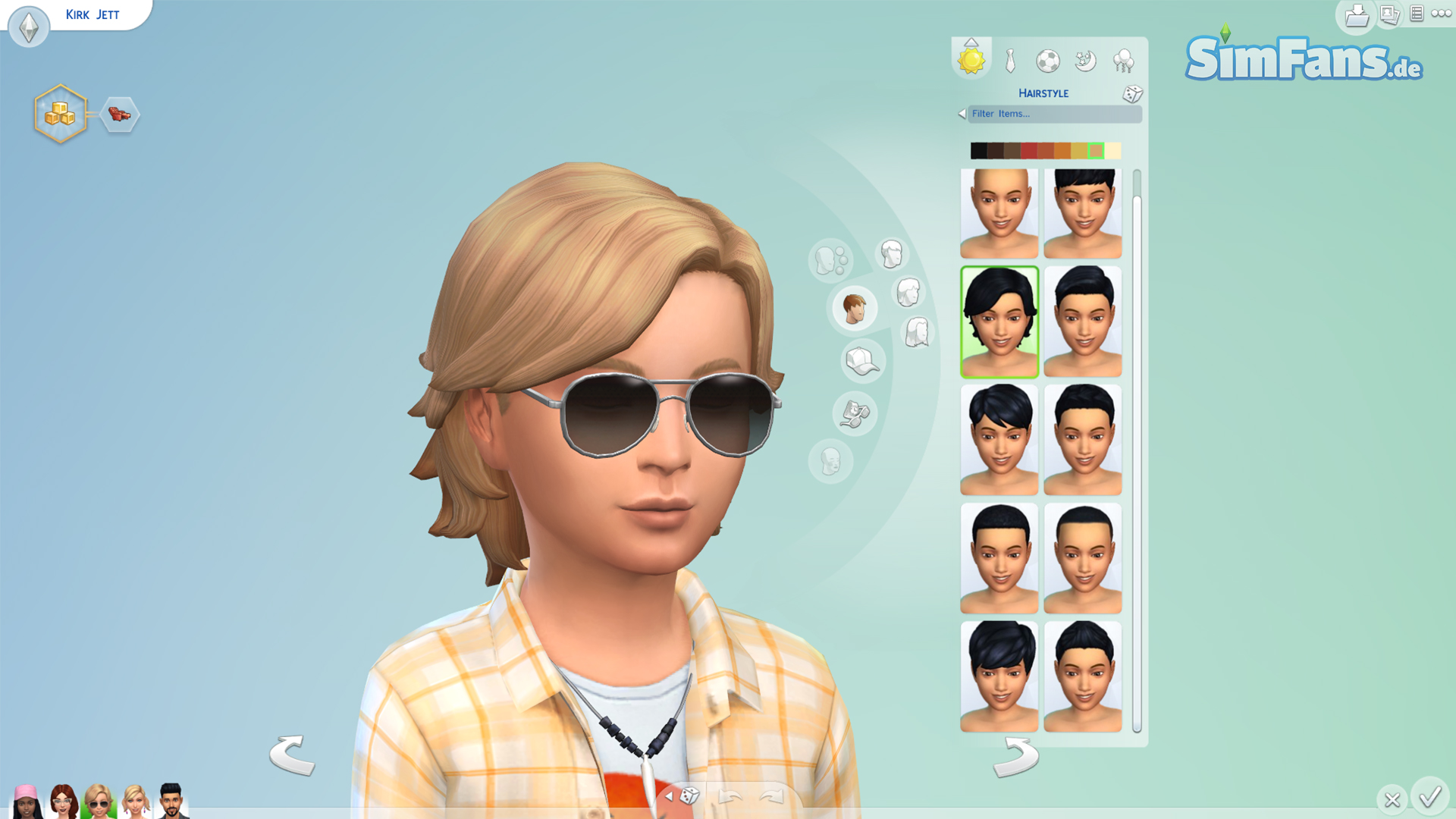Open the hat category icon
This screenshot has height=819, width=1456.
[x=862, y=361]
